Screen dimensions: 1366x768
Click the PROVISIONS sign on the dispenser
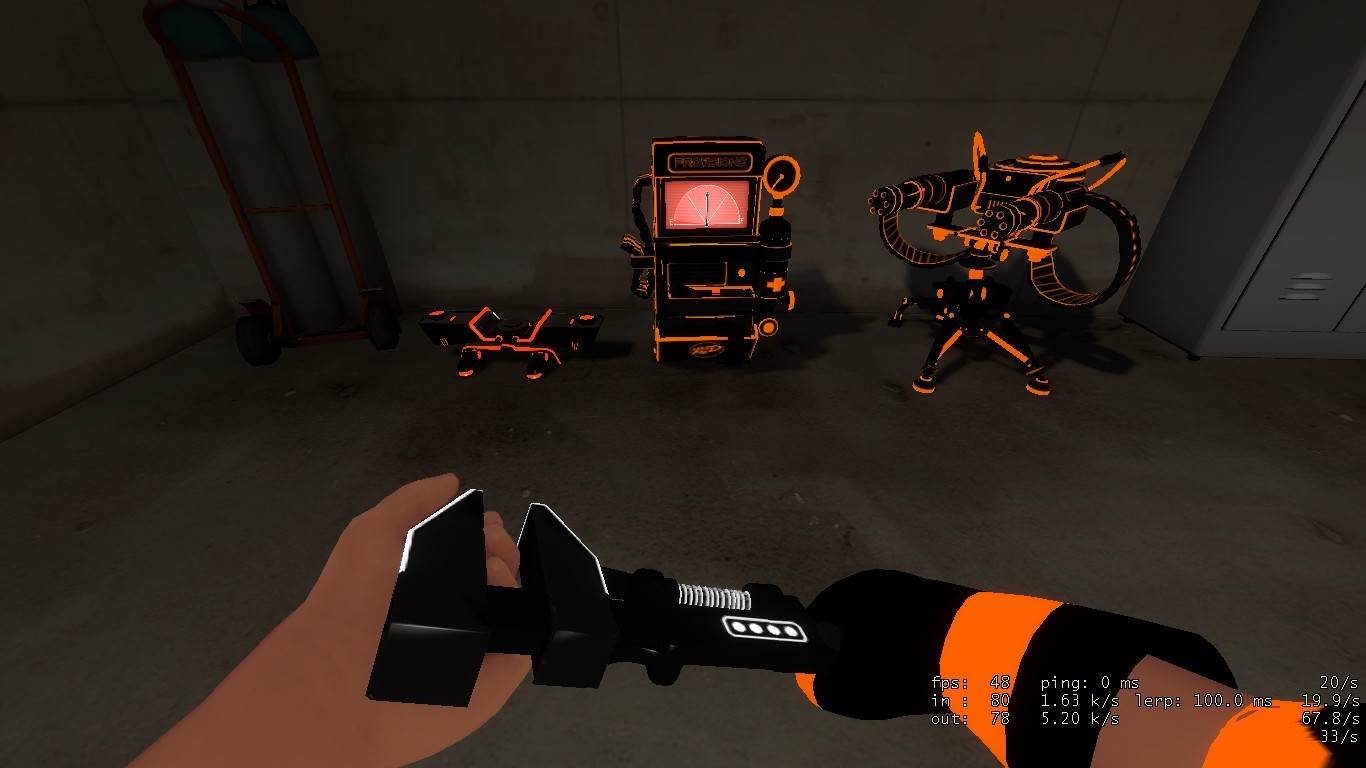coord(711,160)
